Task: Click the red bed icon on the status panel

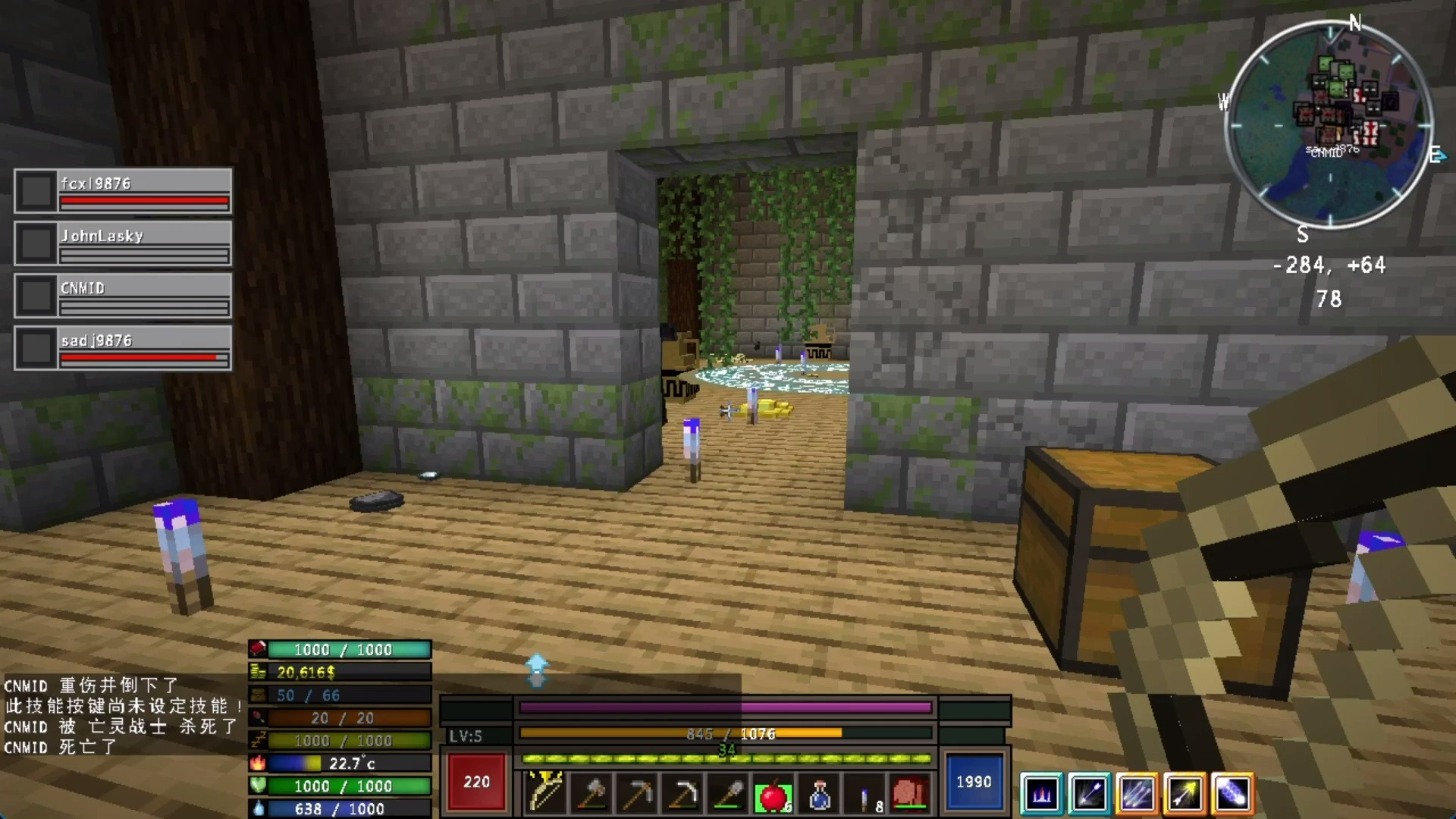Action: tap(258, 649)
